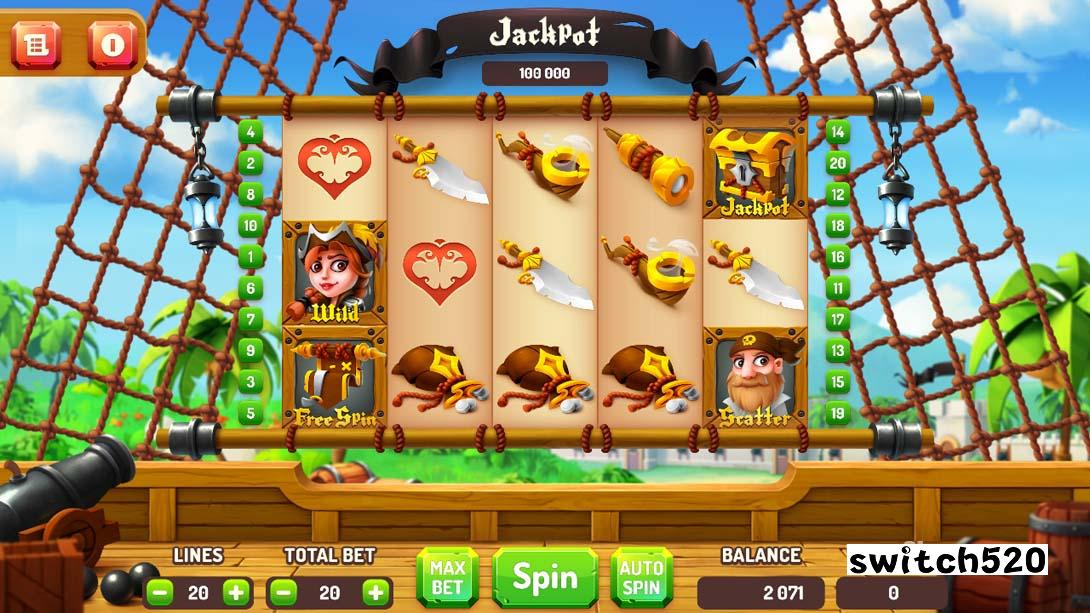Lower the total bet amount
The image size is (1090, 613).
point(284,592)
